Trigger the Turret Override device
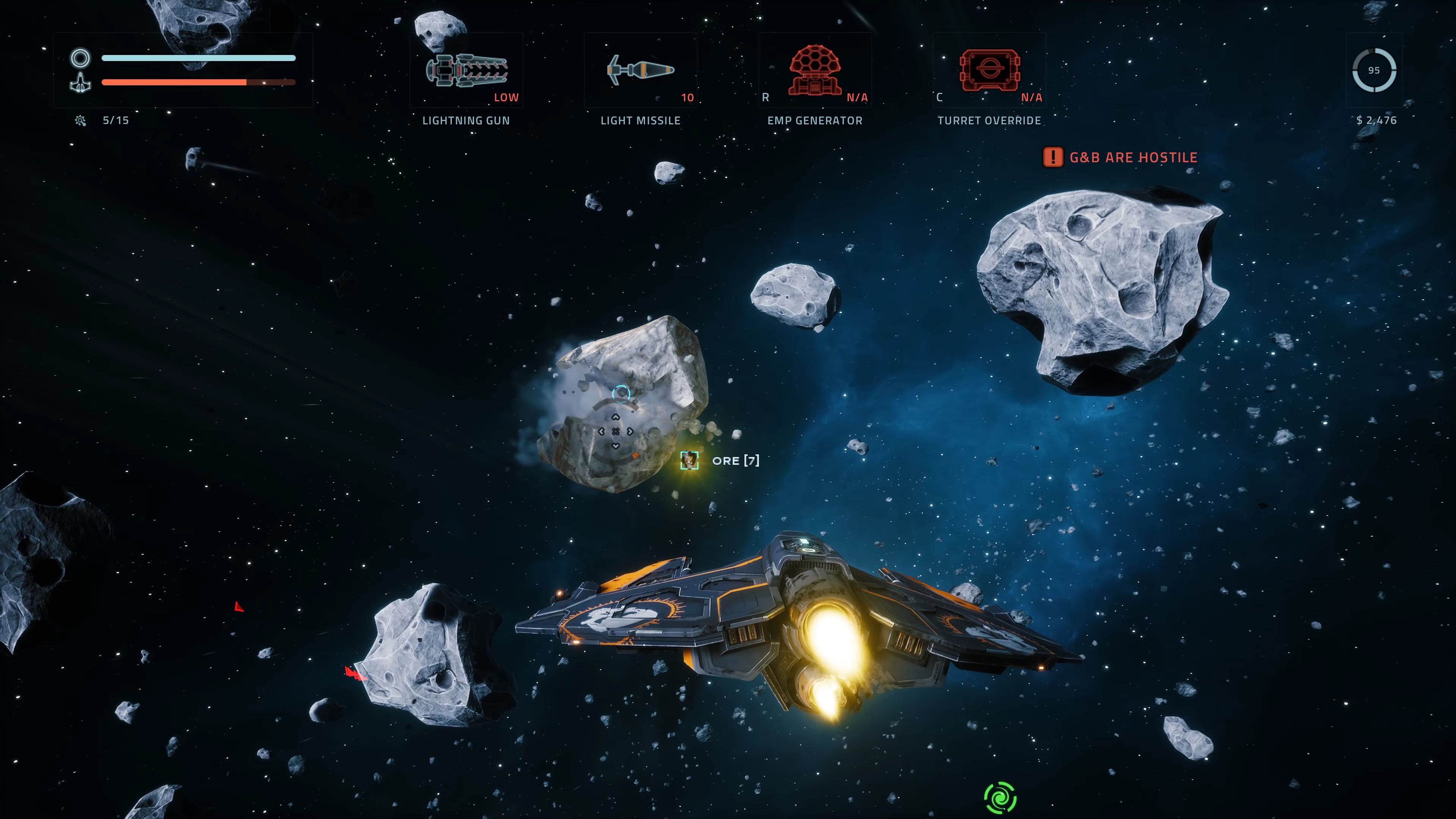This screenshot has width=1456, height=819. tap(989, 71)
